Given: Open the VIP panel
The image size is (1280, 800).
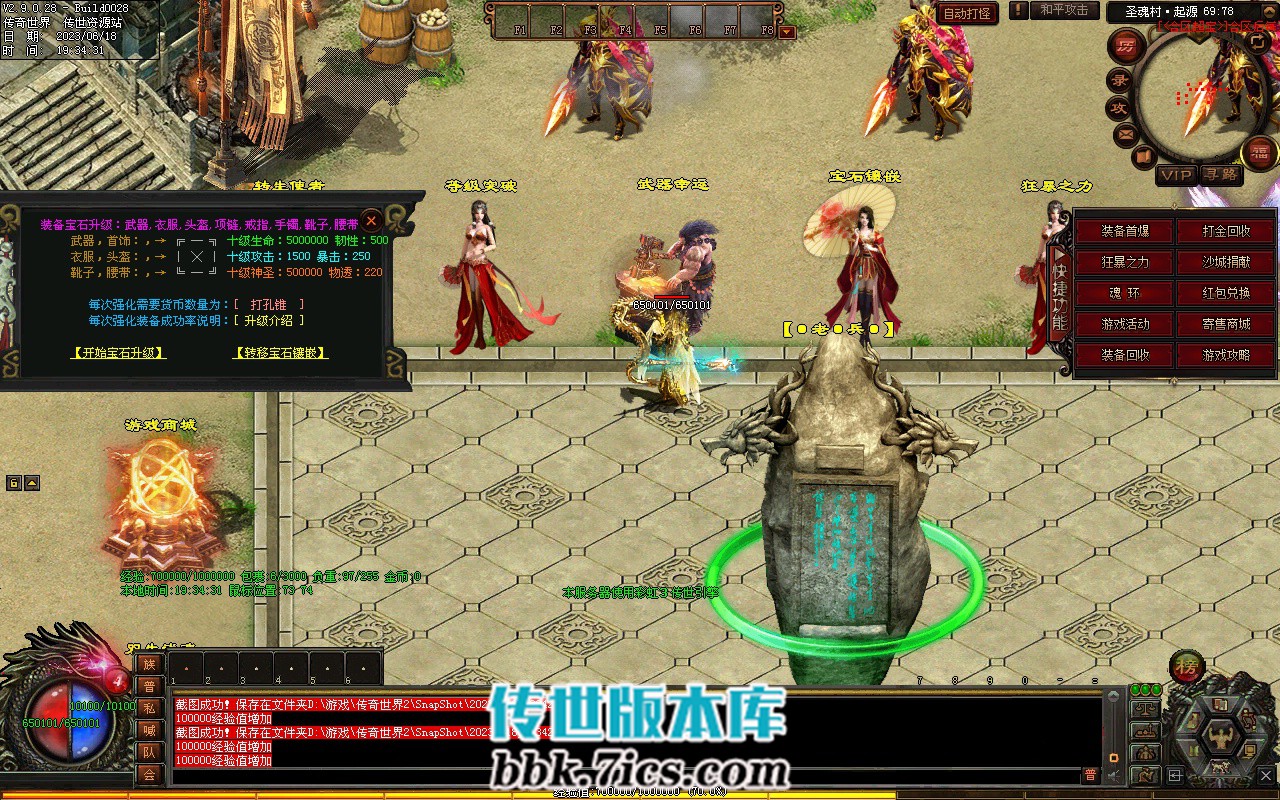Looking at the screenshot, I should point(1176,175).
